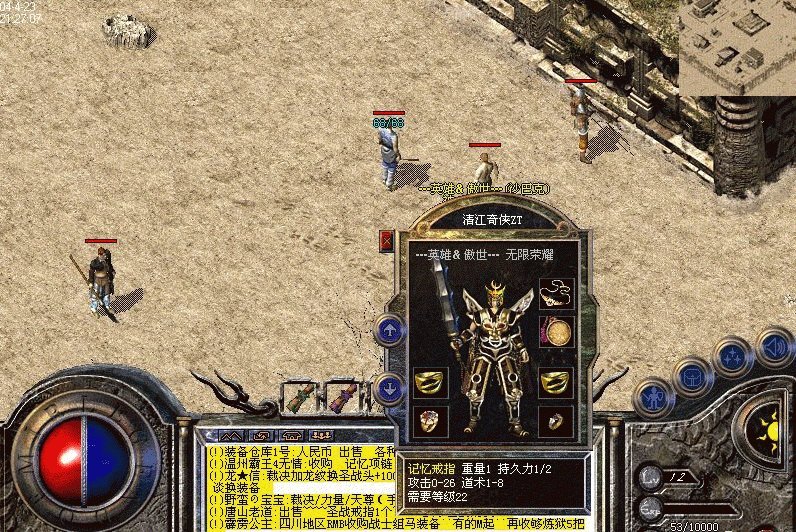Select the right silver ring slot
796x532 pixels.
[x=556, y=420]
